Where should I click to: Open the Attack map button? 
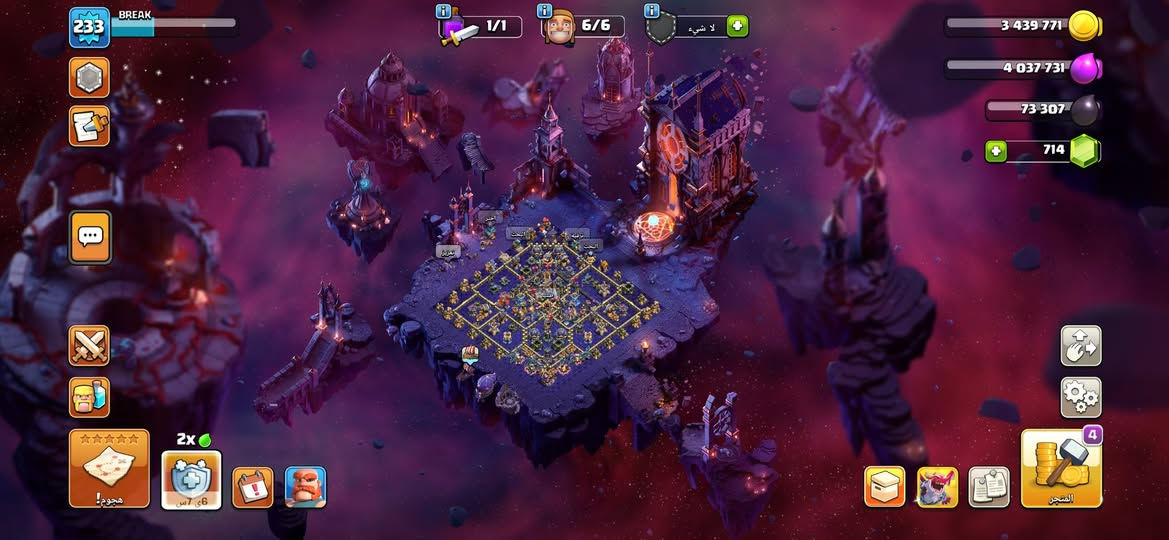(109, 468)
